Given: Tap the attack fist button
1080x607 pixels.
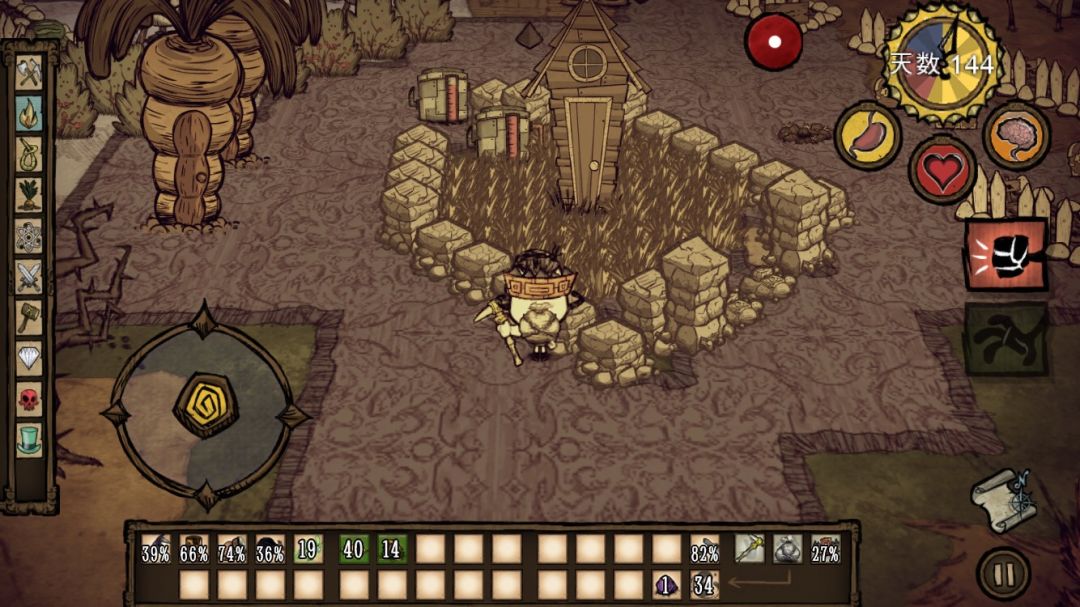Looking at the screenshot, I should point(1005,254).
